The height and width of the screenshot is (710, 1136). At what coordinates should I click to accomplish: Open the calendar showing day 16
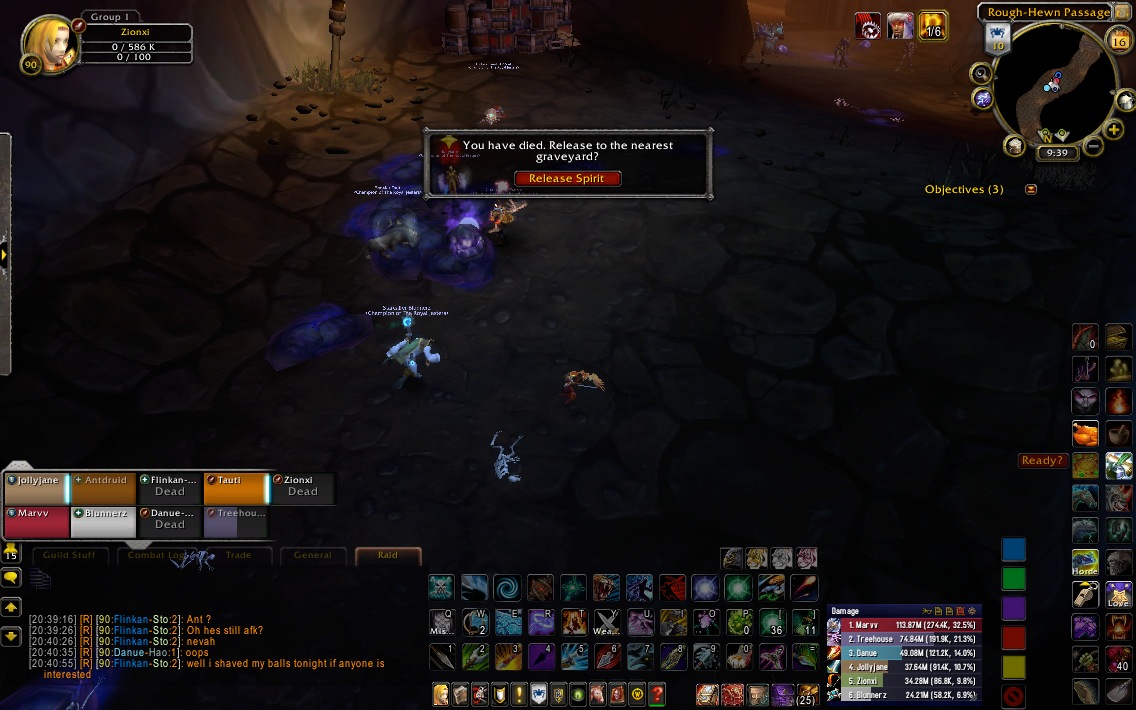(x=1119, y=40)
